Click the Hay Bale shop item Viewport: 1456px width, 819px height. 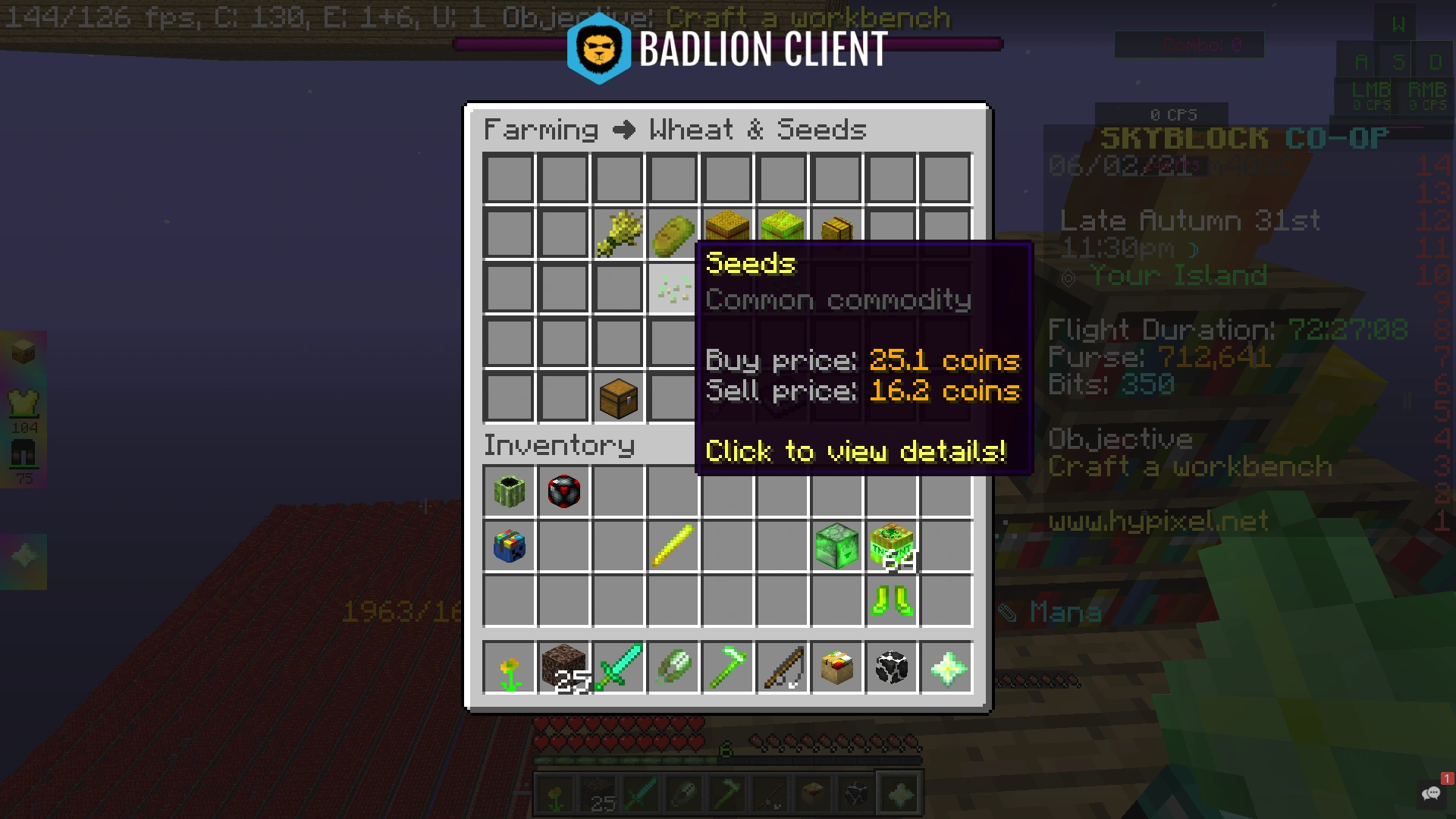point(727,227)
